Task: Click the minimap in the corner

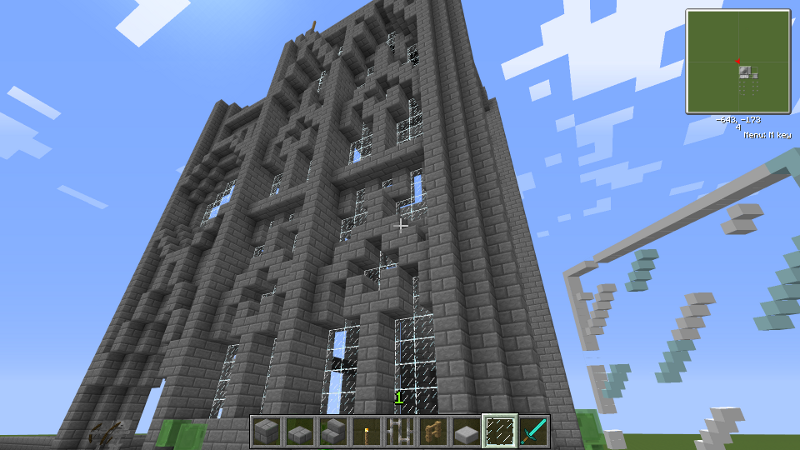Action: click(739, 60)
